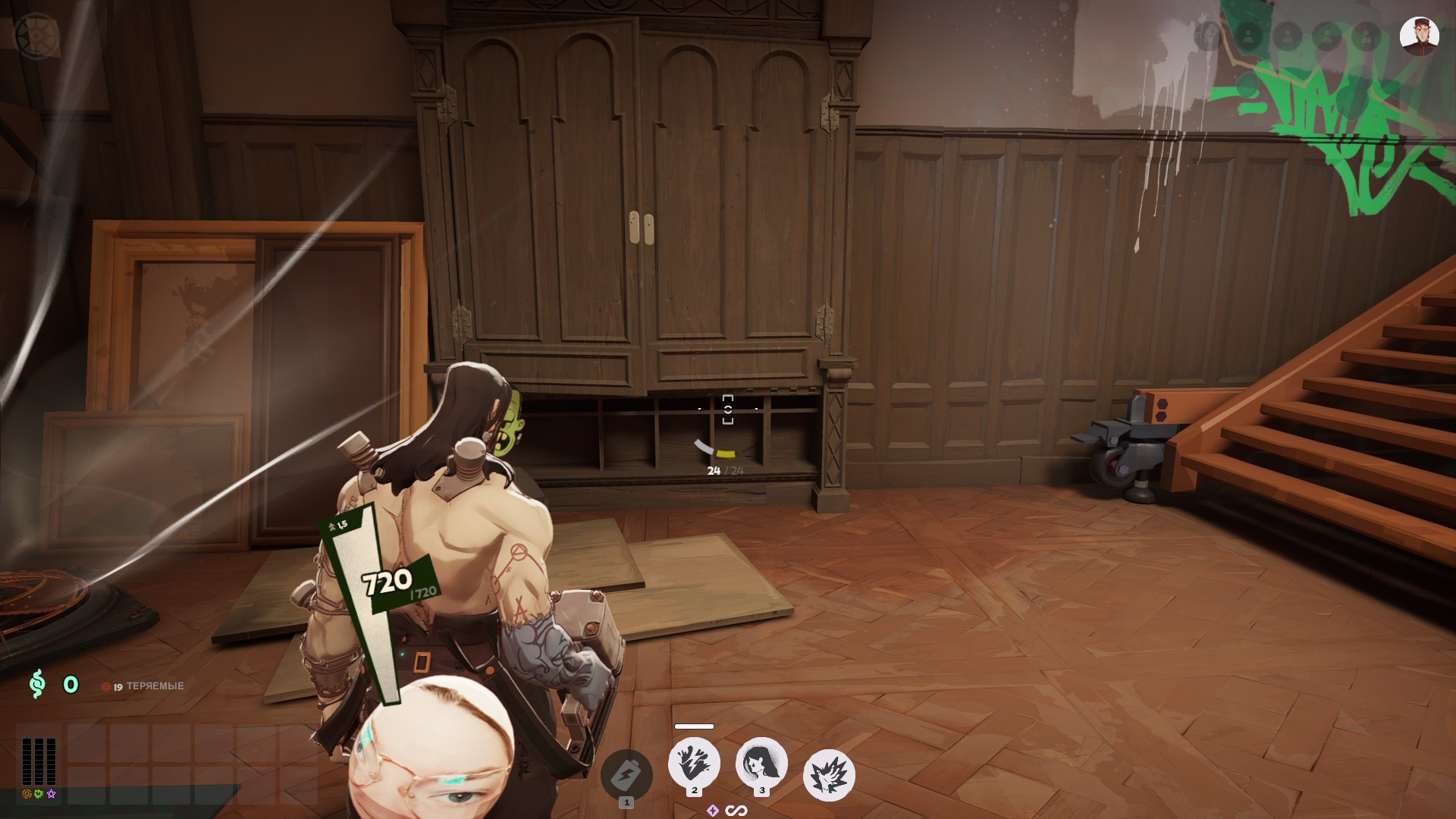1456x819 pixels.
Task: Select the 720 health bar on the character
Action: [387, 582]
